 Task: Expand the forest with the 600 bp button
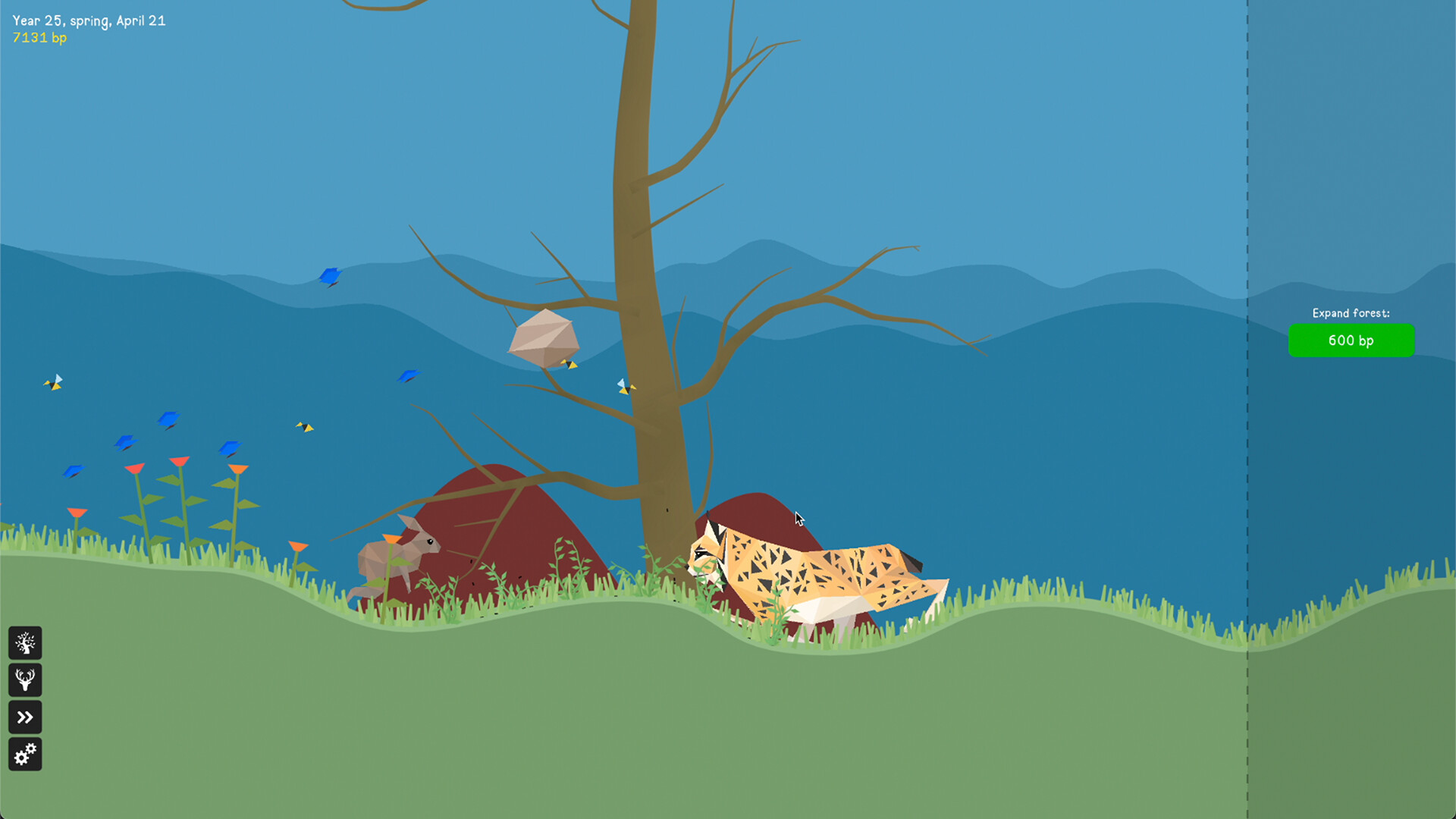click(1351, 340)
